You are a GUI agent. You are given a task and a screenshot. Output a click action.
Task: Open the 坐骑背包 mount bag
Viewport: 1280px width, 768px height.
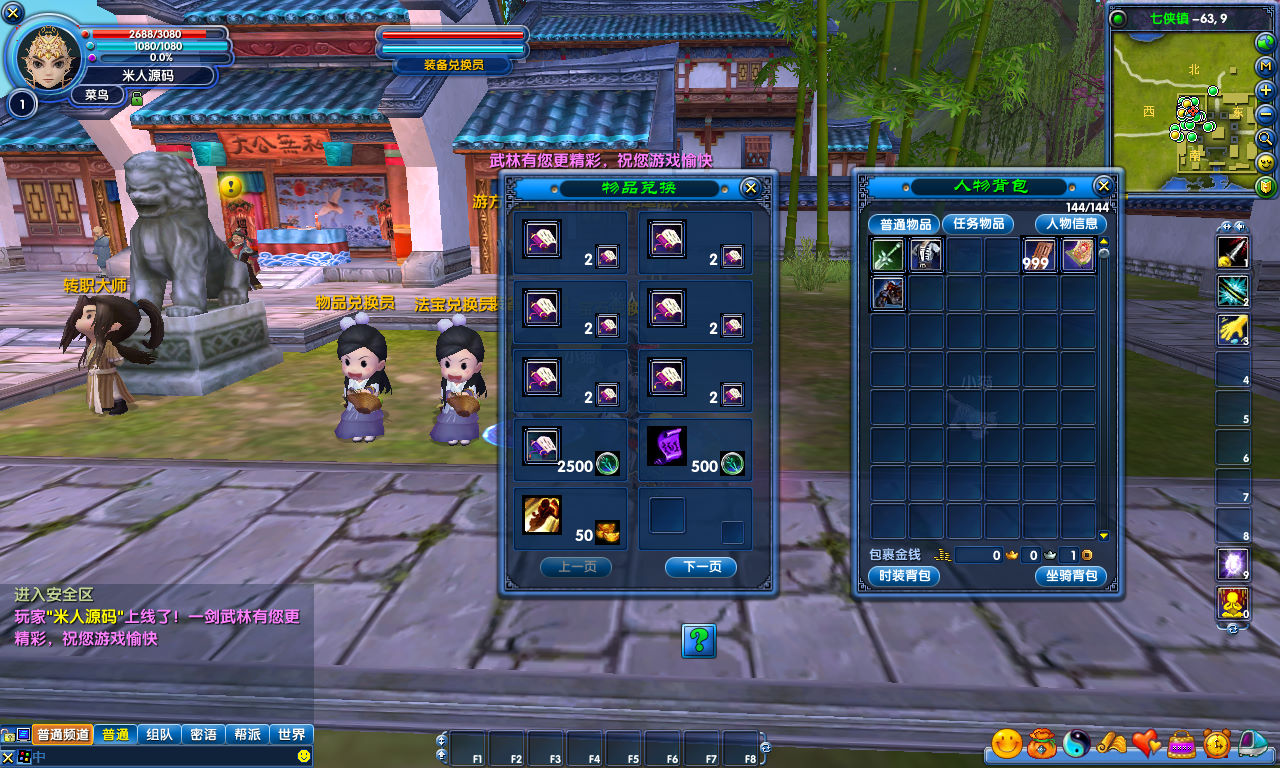pos(1071,576)
